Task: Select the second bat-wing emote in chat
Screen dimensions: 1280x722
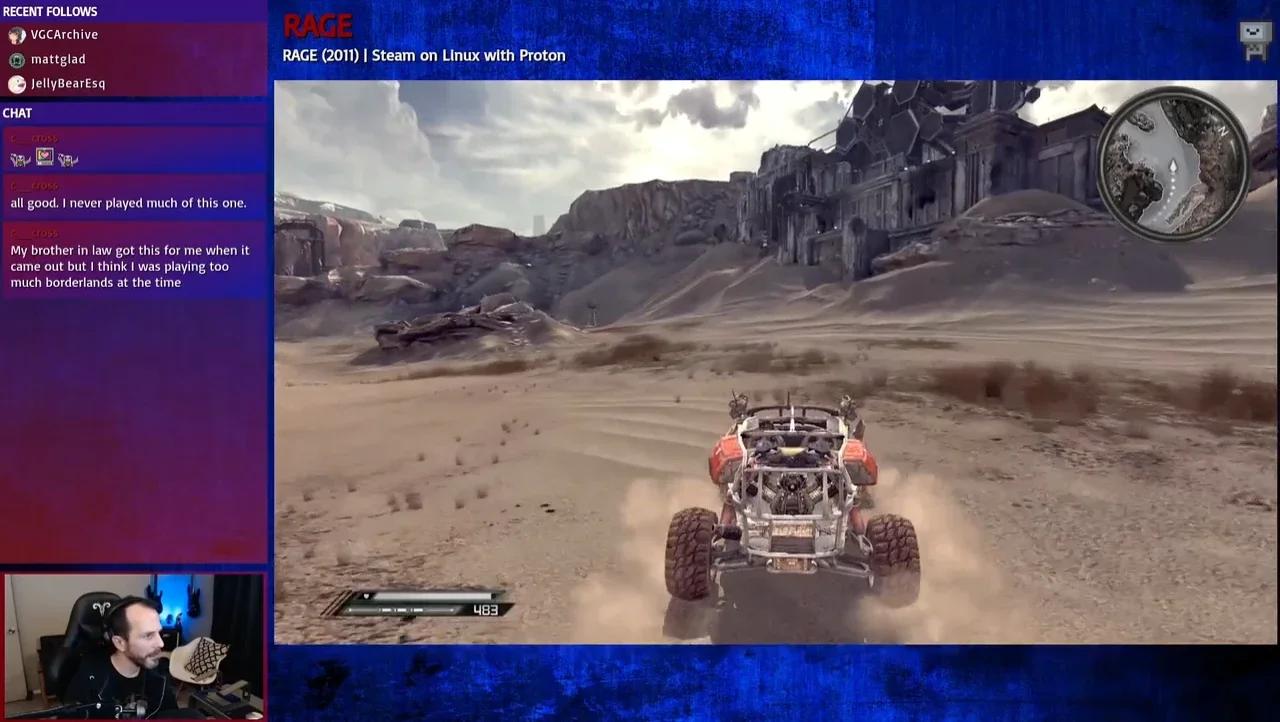Action: [x=68, y=157]
